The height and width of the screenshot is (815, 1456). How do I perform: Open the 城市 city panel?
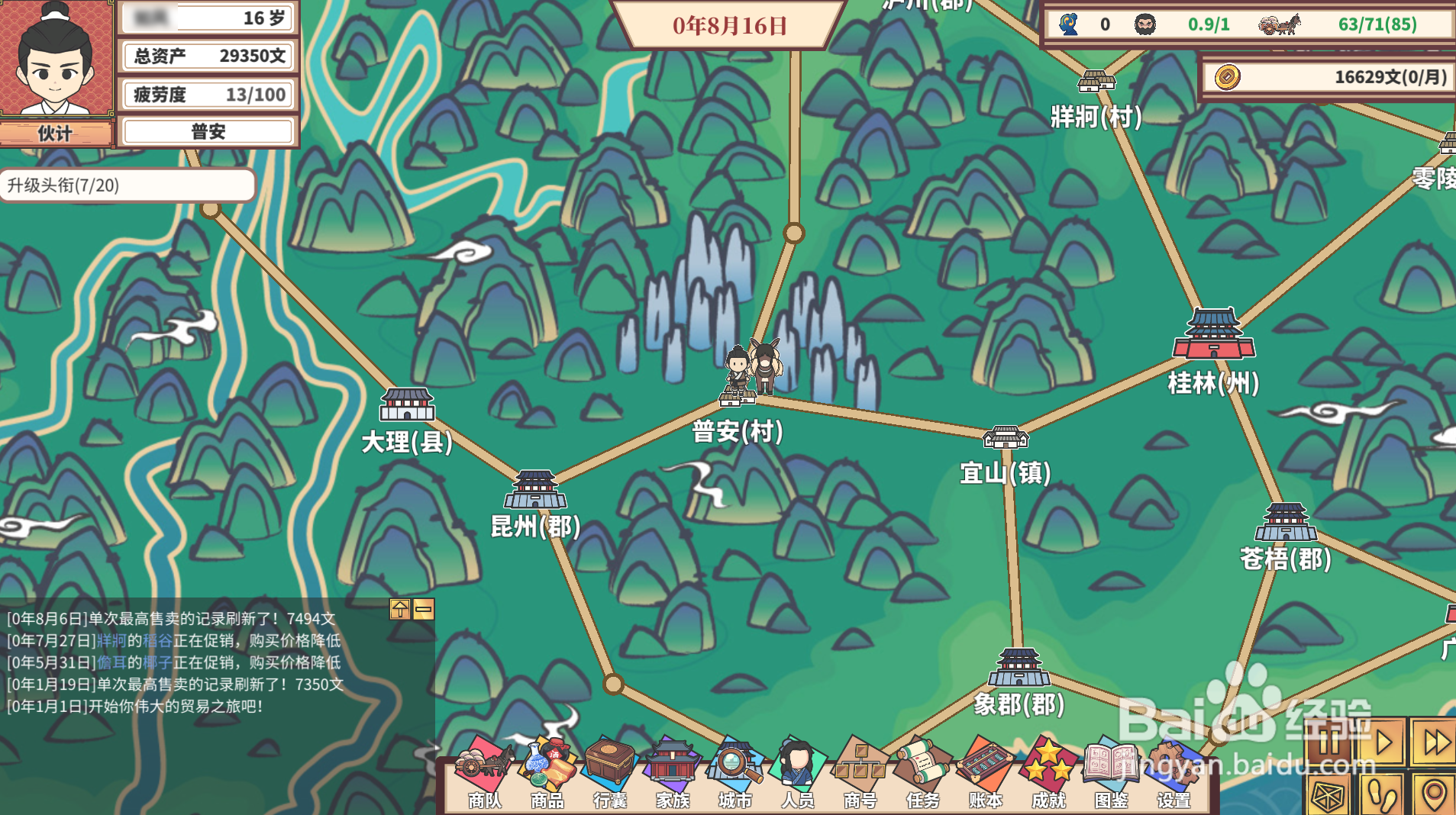[734, 771]
